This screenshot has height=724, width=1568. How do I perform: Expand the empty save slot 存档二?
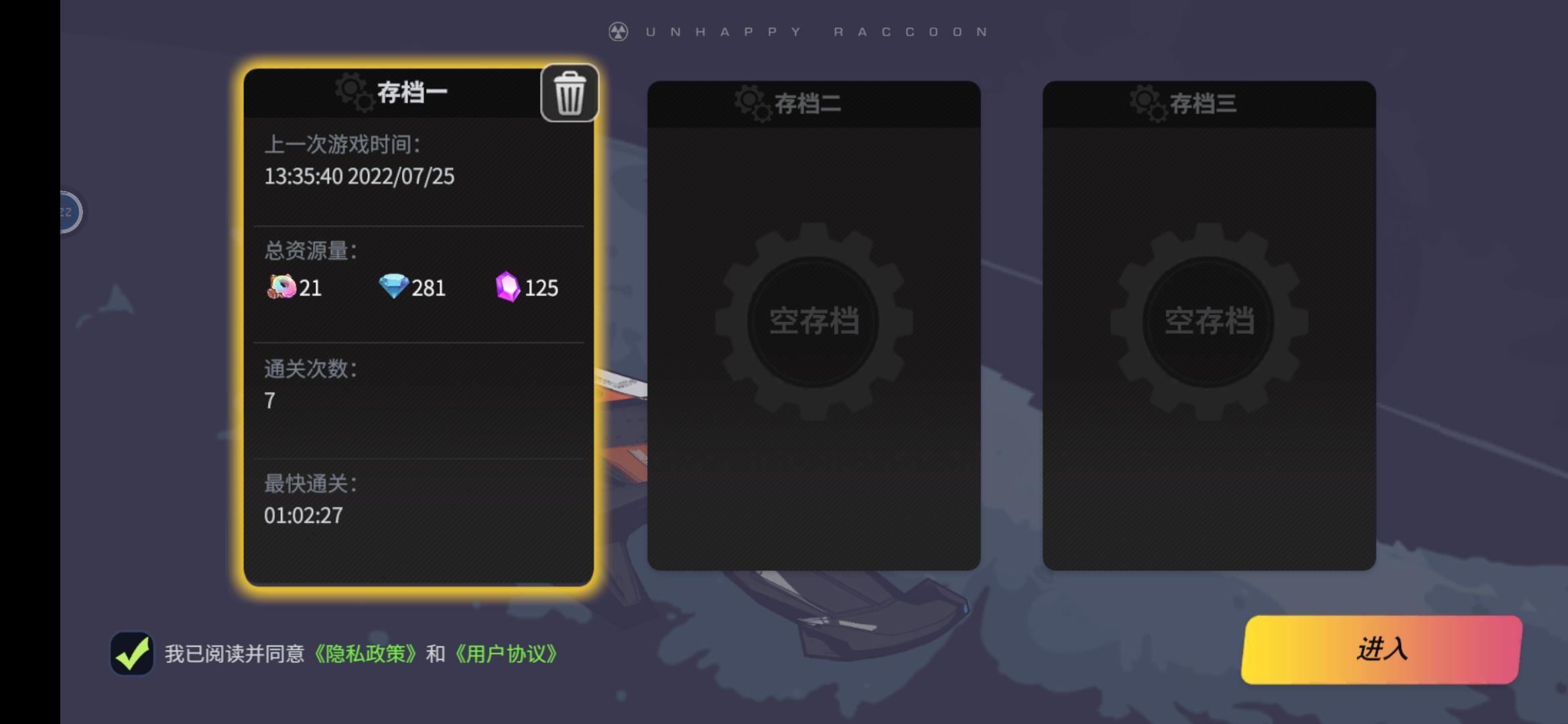(814, 322)
